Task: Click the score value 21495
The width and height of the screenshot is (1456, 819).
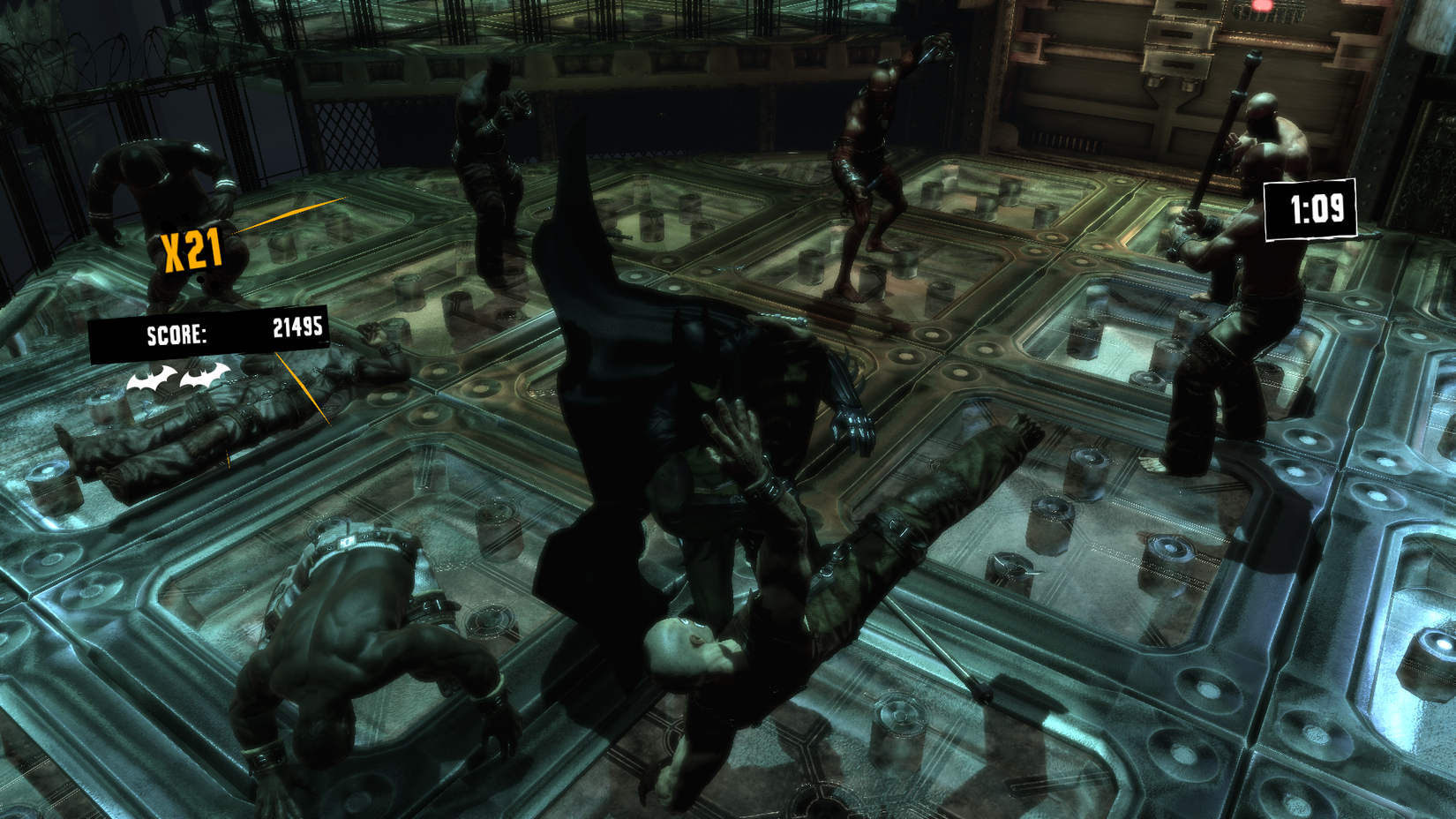Action: (x=297, y=328)
